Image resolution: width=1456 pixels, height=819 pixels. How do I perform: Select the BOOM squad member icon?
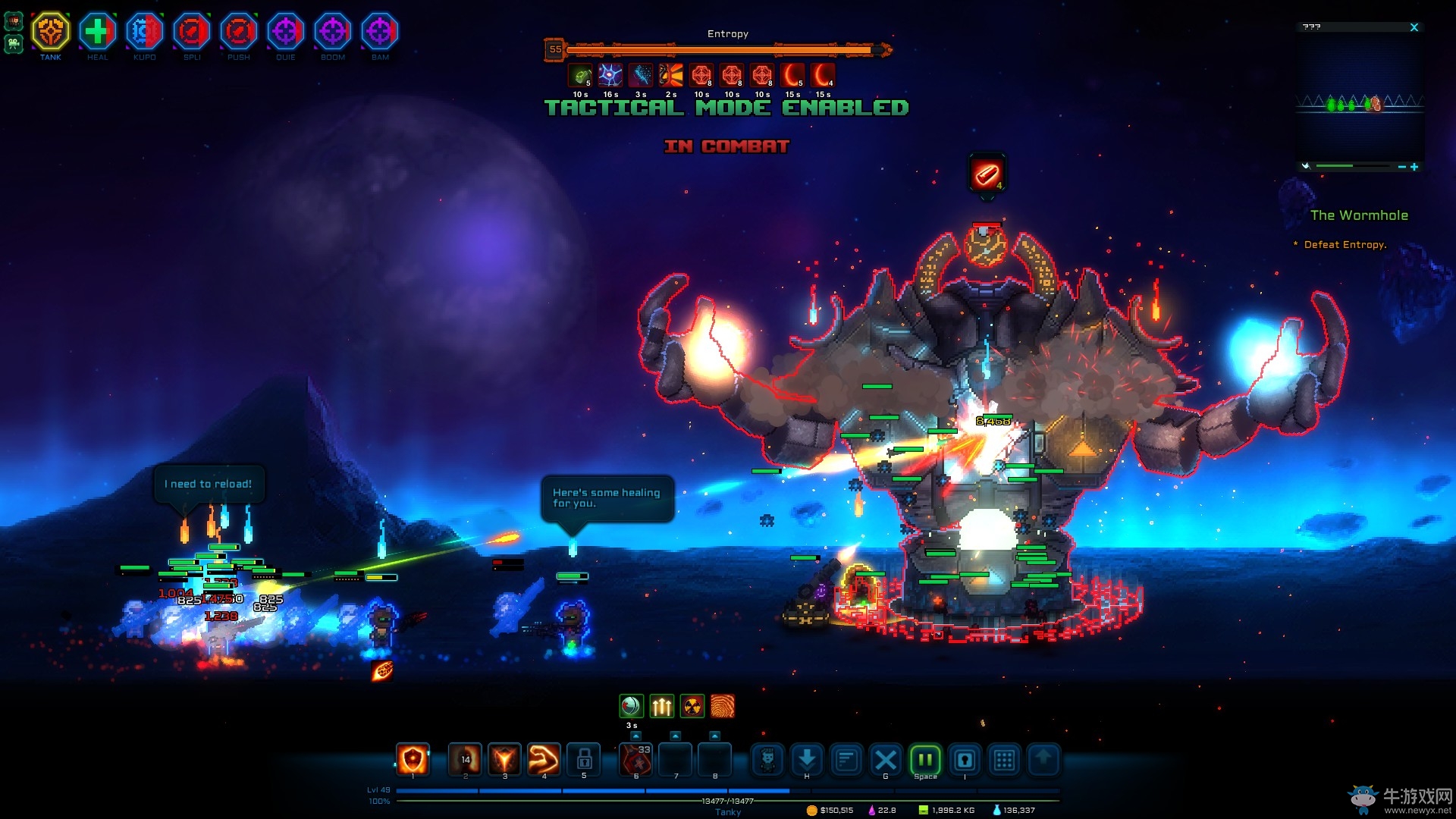tap(332, 32)
